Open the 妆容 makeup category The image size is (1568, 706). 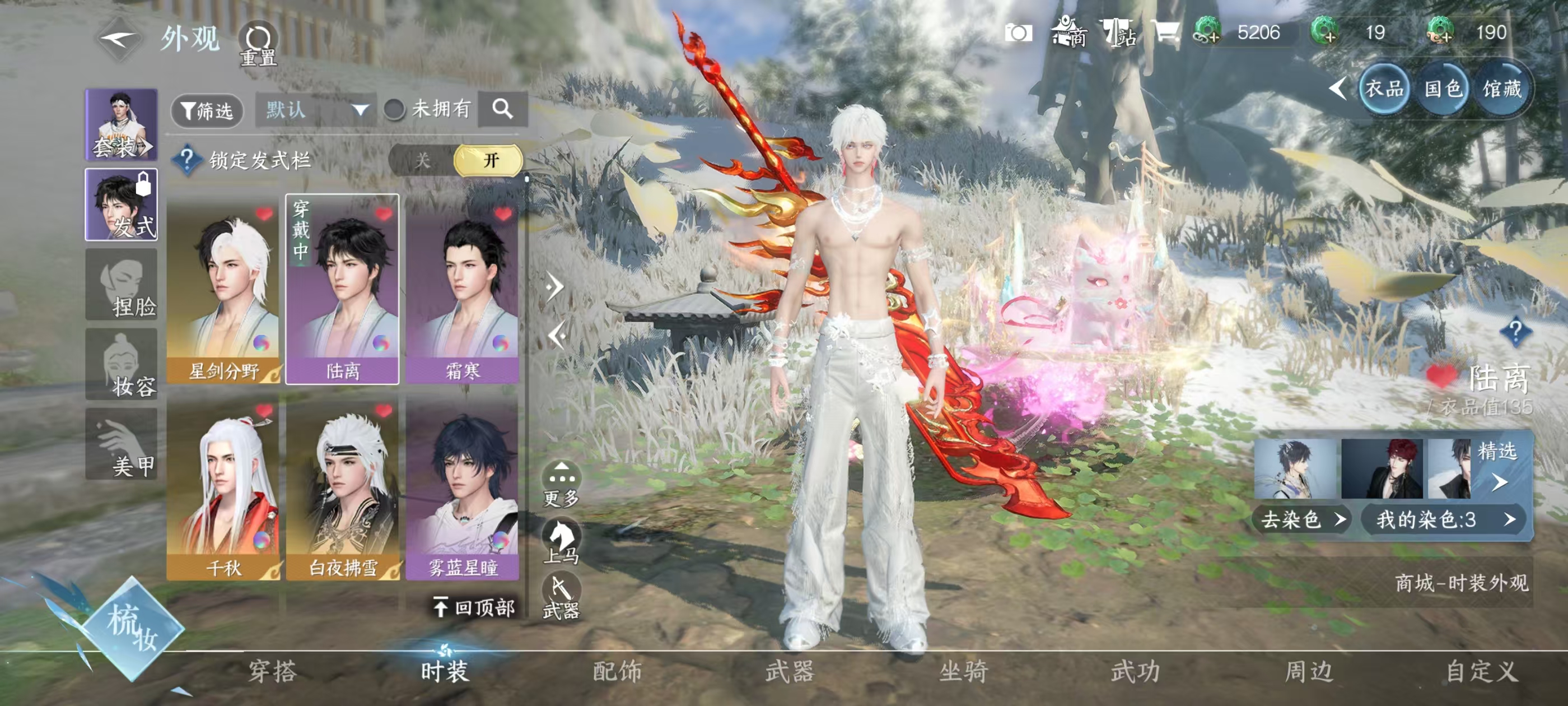tap(122, 364)
